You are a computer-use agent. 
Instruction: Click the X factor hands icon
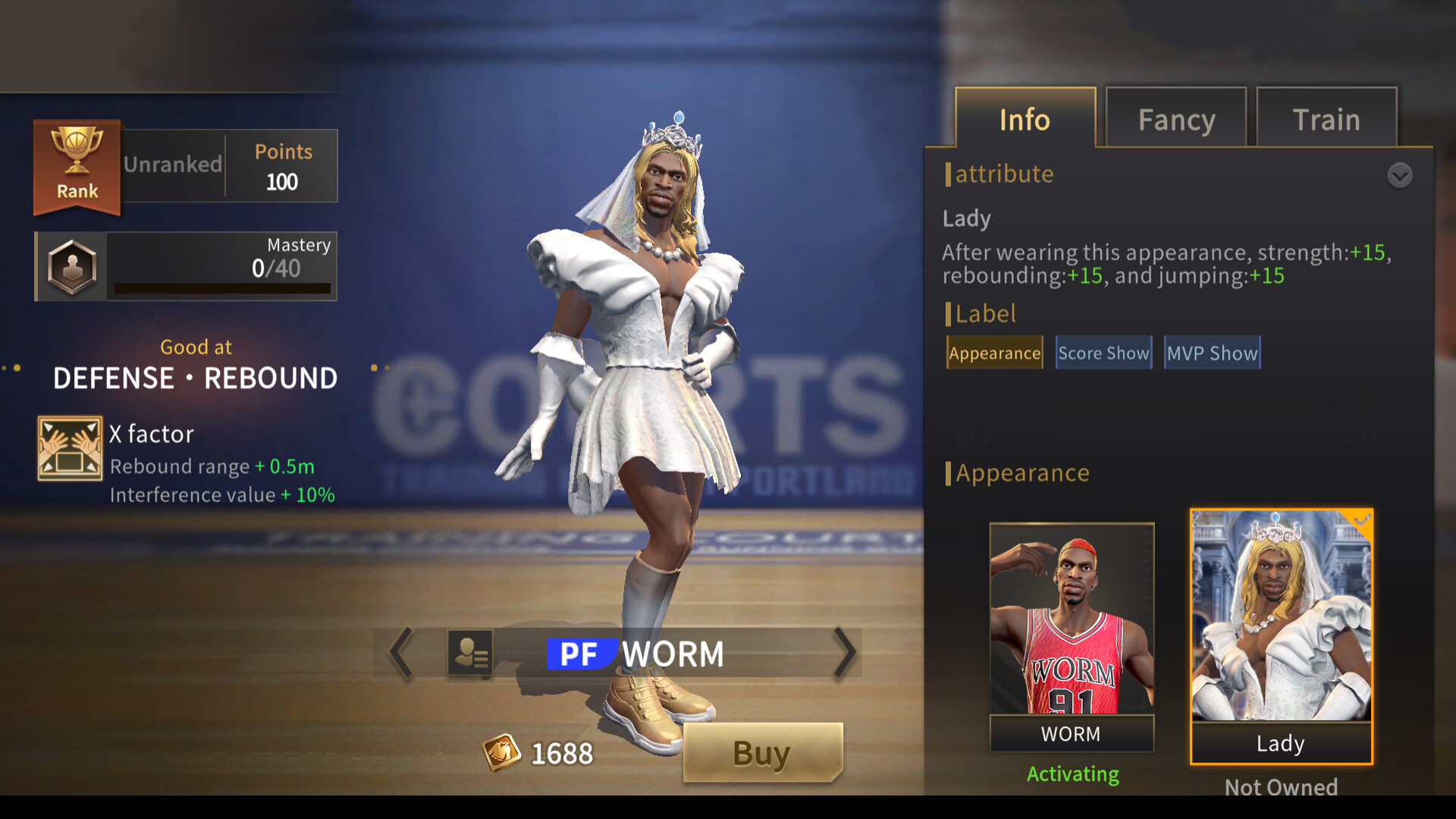click(x=70, y=449)
